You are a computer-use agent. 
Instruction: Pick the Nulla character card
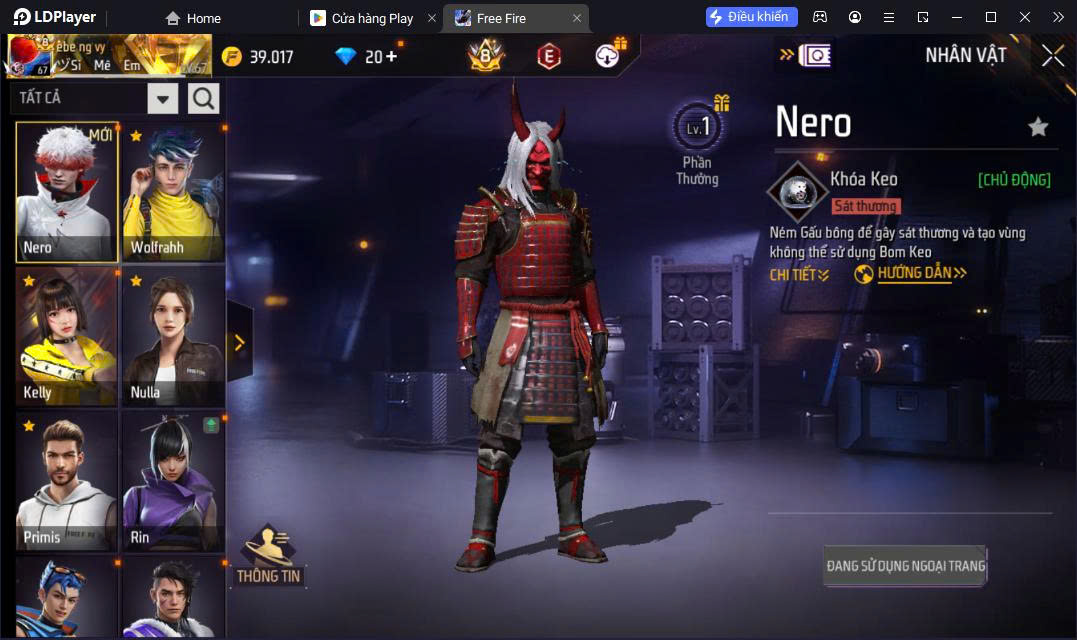[x=173, y=337]
